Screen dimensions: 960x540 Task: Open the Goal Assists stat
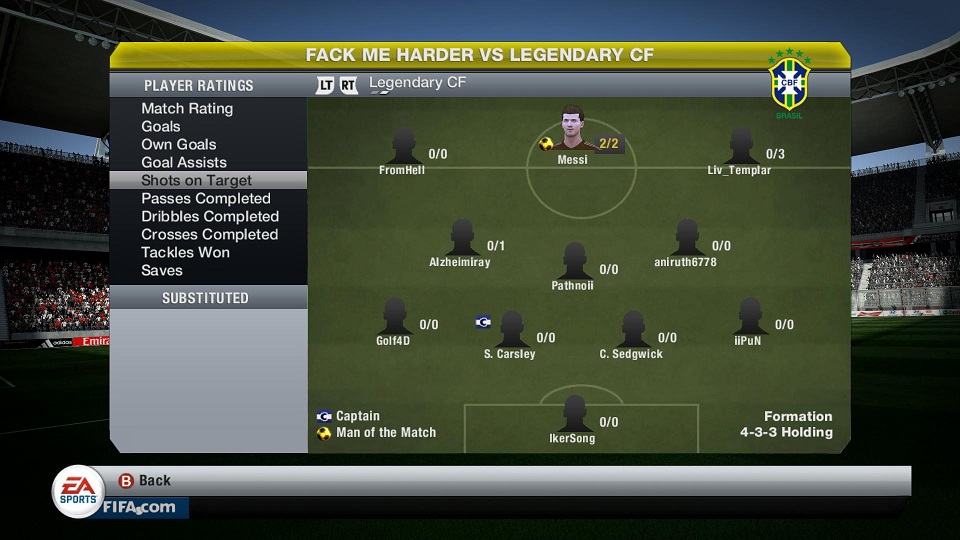click(x=184, y=162)
